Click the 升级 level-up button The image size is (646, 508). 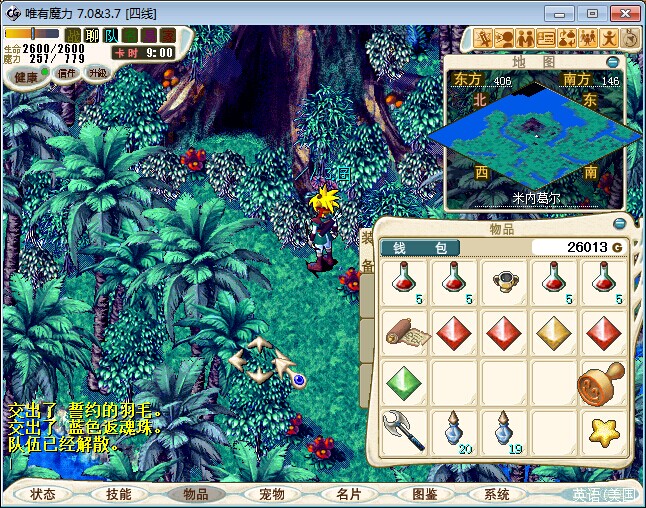point(98,73)
